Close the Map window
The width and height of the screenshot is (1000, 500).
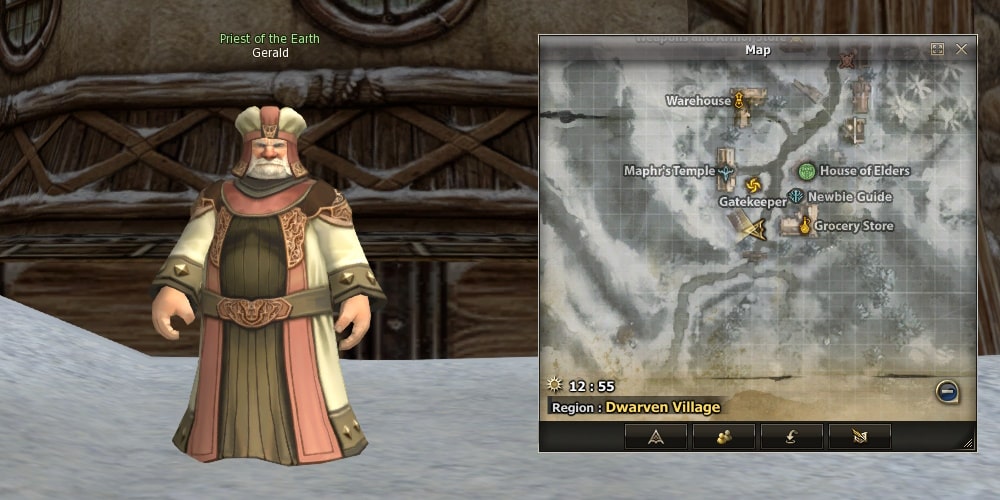pyautogui.click(x=961, y=49)
